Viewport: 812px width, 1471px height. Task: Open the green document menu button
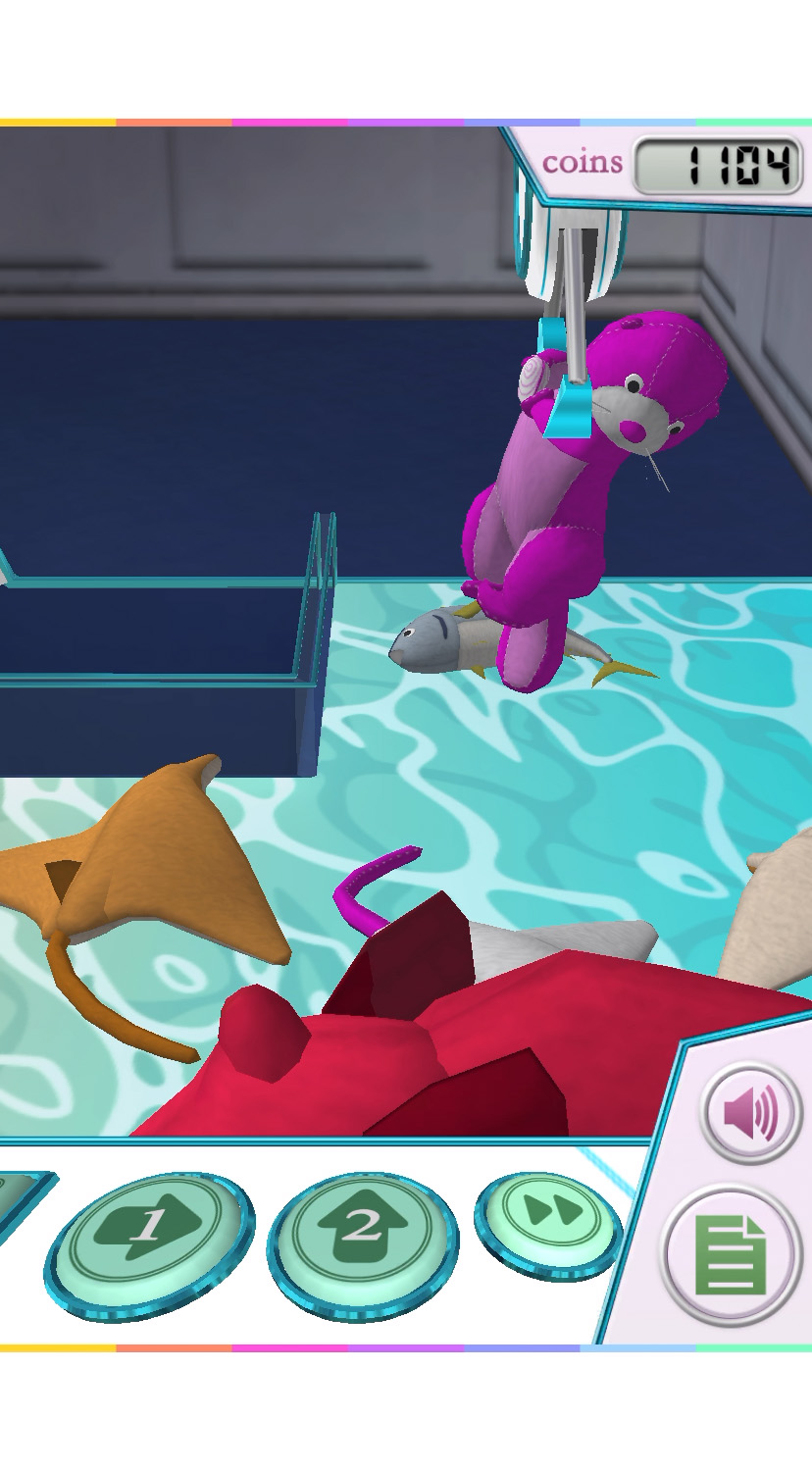click(x=731, y=1255)
